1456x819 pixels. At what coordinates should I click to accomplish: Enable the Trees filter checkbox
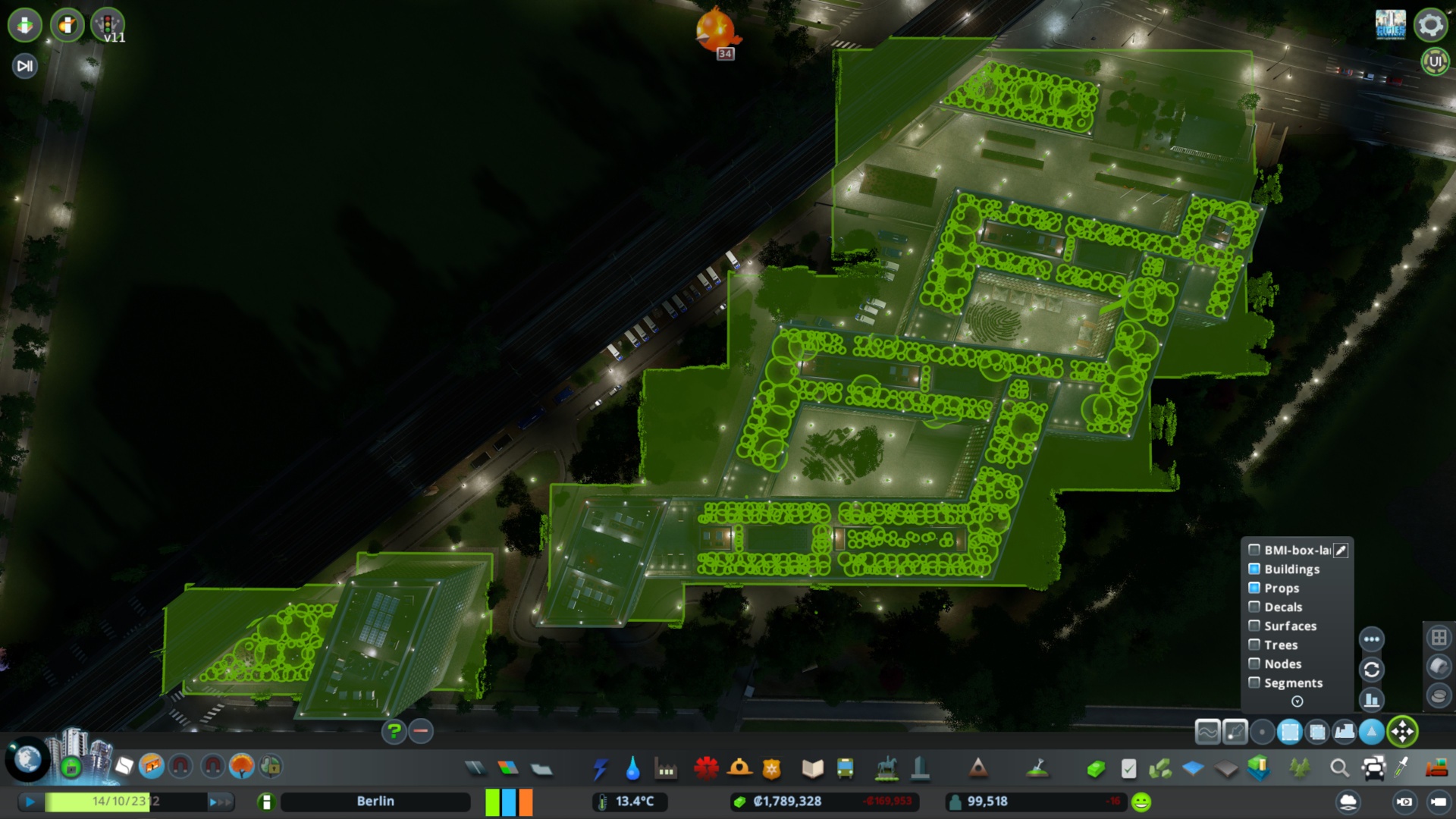[x=1254, y=645]
